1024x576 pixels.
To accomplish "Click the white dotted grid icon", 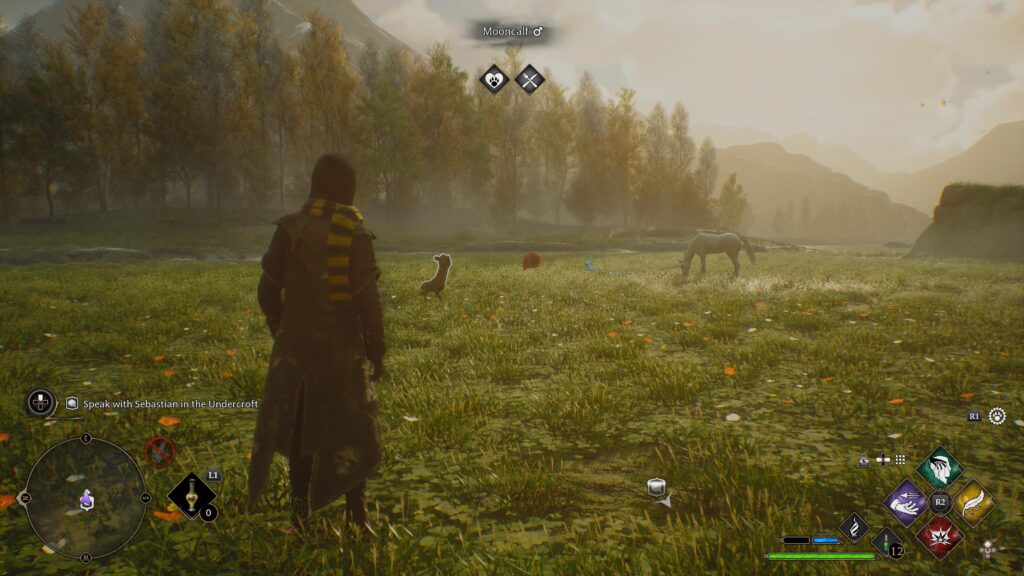I will [x=900, y=460].
